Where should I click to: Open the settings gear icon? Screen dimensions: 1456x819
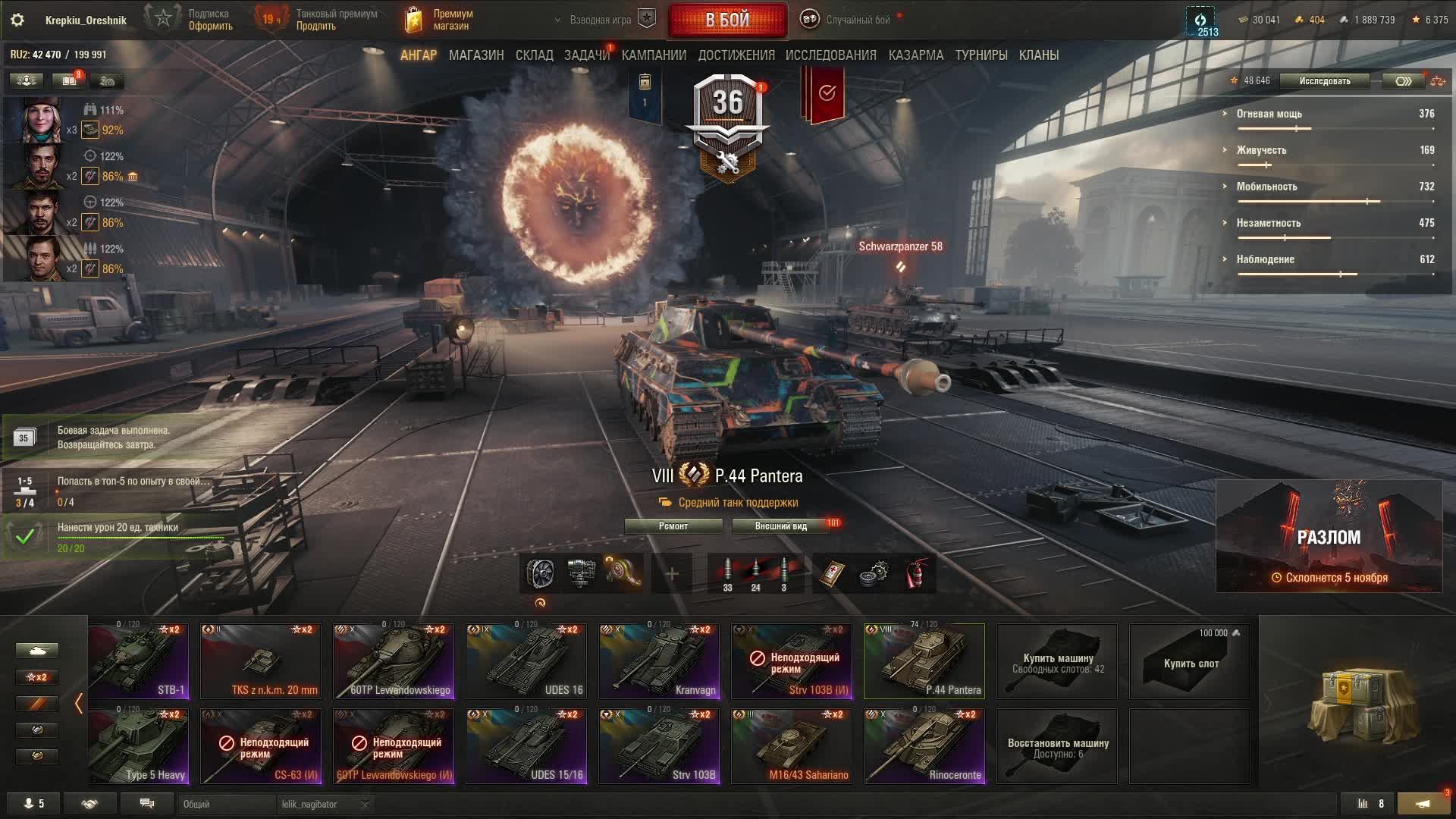pyautogui.click(x=17, y=20)
